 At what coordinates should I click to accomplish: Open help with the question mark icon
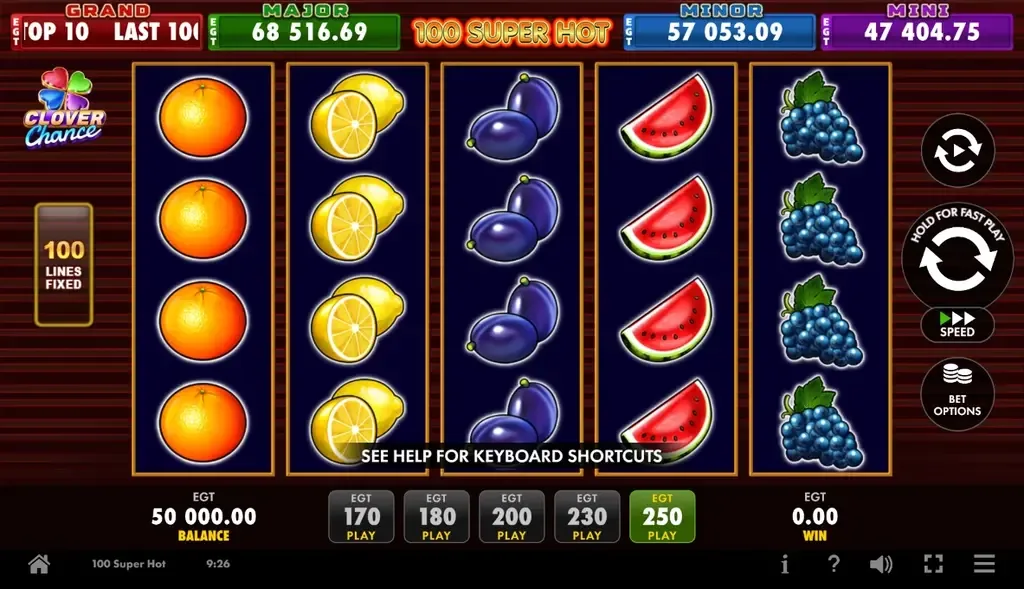click(x=833, y=565)
